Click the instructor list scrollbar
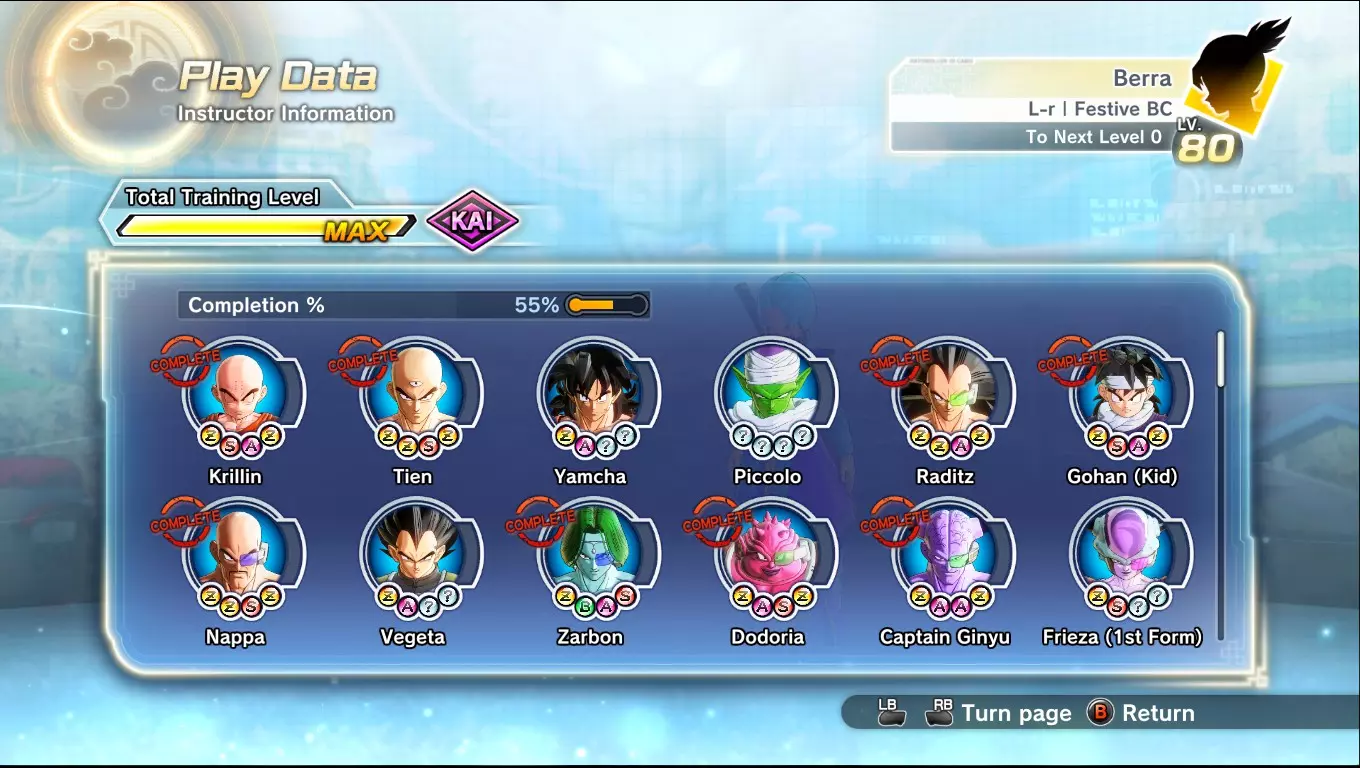The width and height of the screenshot is (1360, 768). [x=1220, y=359]
